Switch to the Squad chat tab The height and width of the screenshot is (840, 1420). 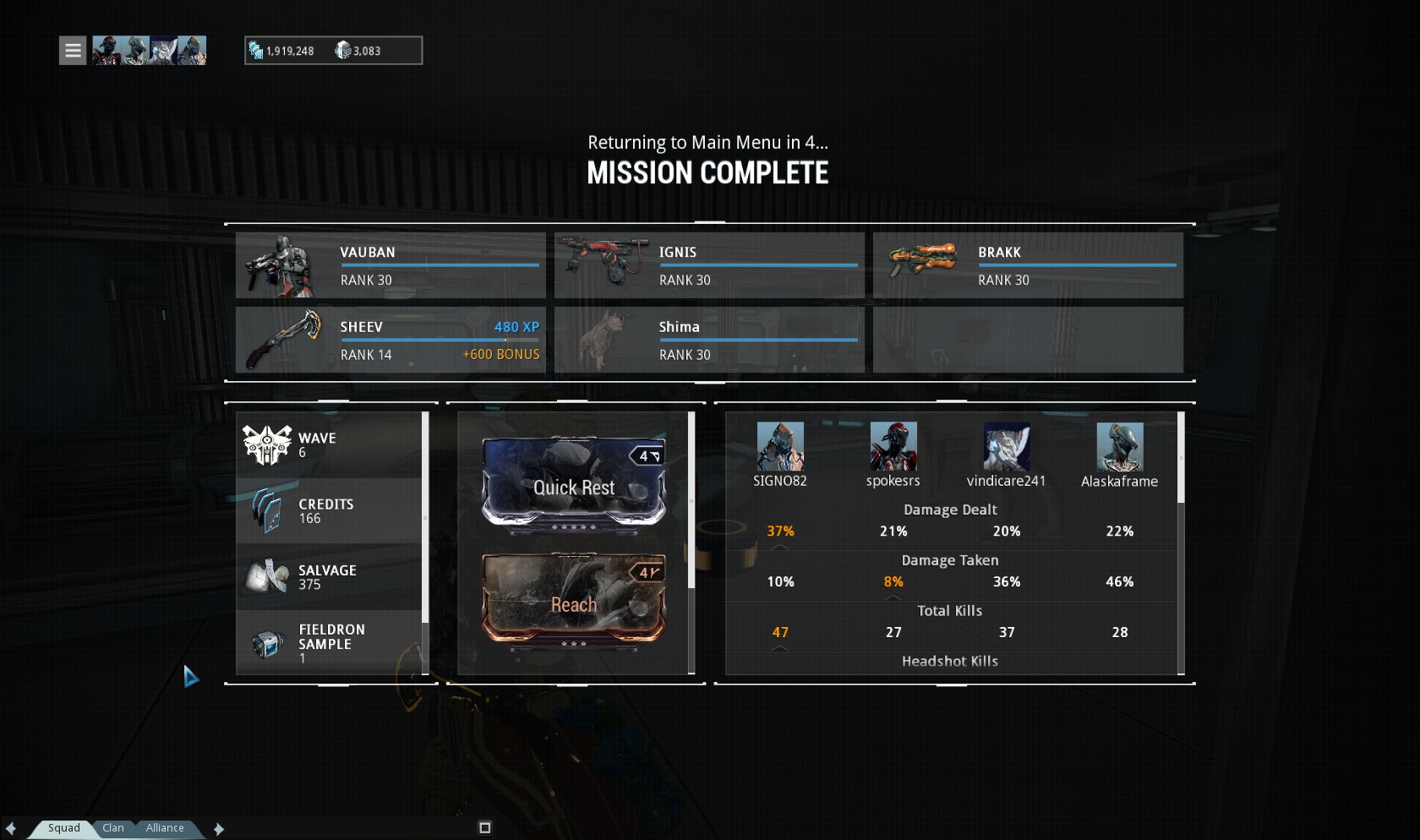coord(63,828)
